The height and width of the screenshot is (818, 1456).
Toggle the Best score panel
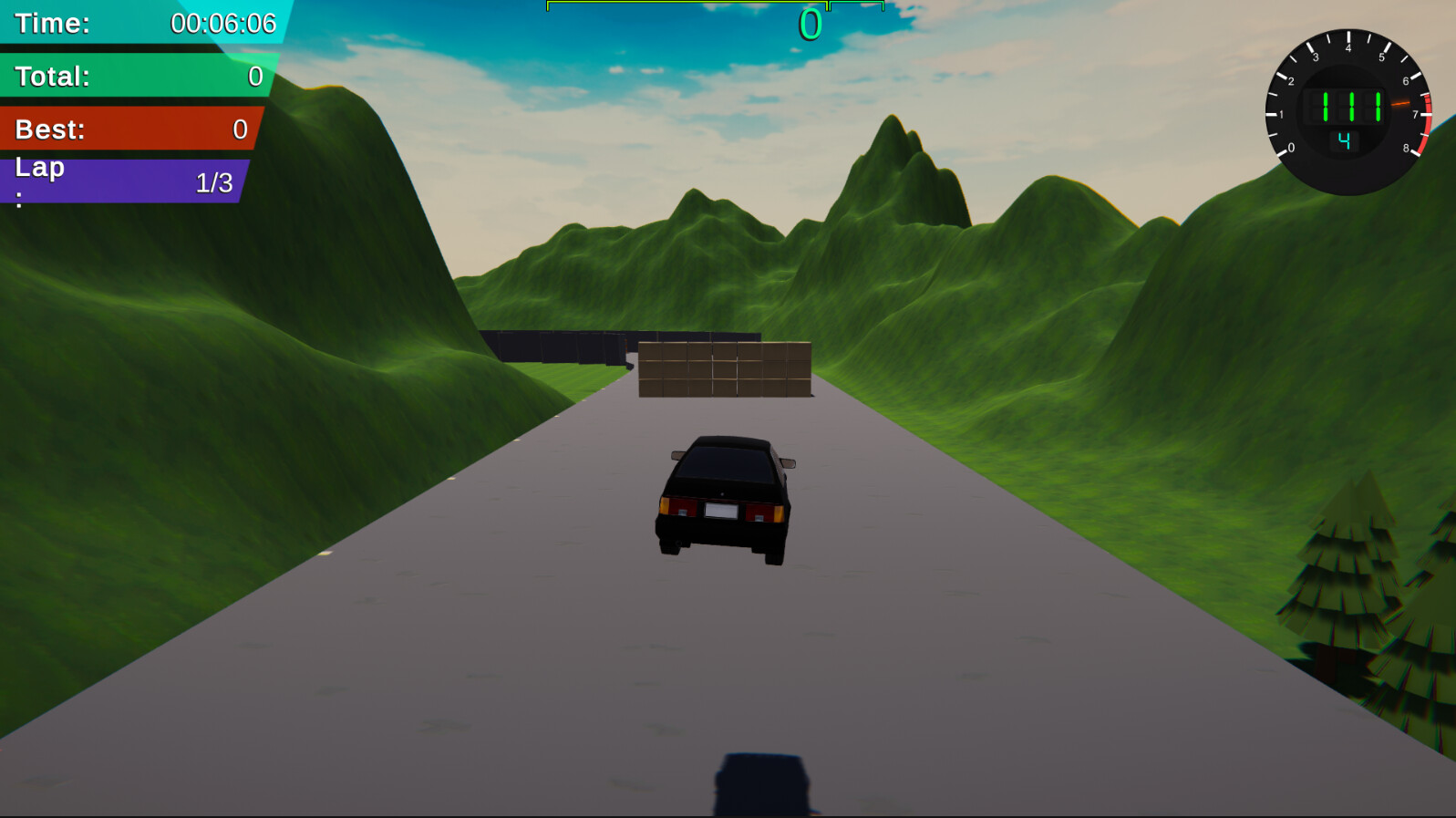[128, 129]
